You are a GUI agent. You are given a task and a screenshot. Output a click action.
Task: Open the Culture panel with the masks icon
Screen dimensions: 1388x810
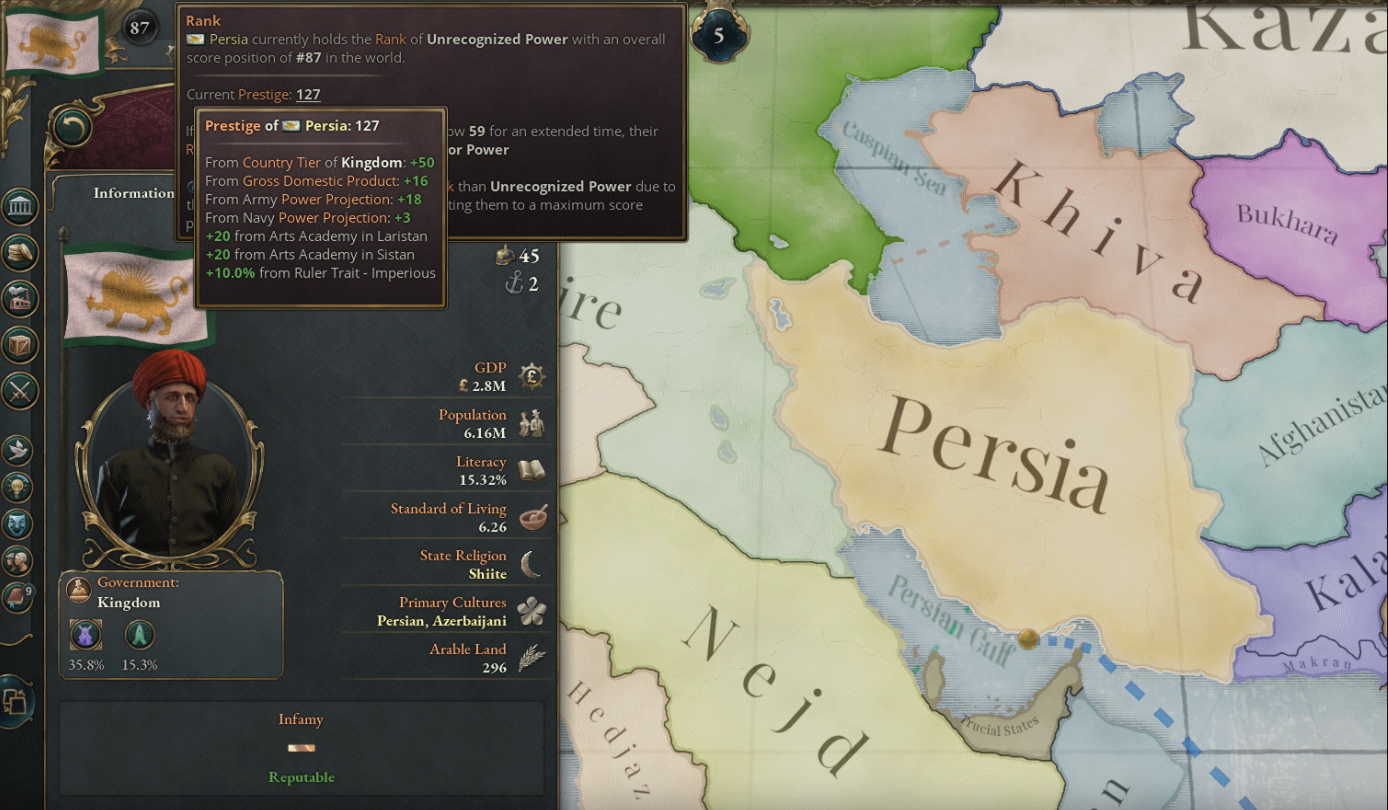tap(20, 523)
